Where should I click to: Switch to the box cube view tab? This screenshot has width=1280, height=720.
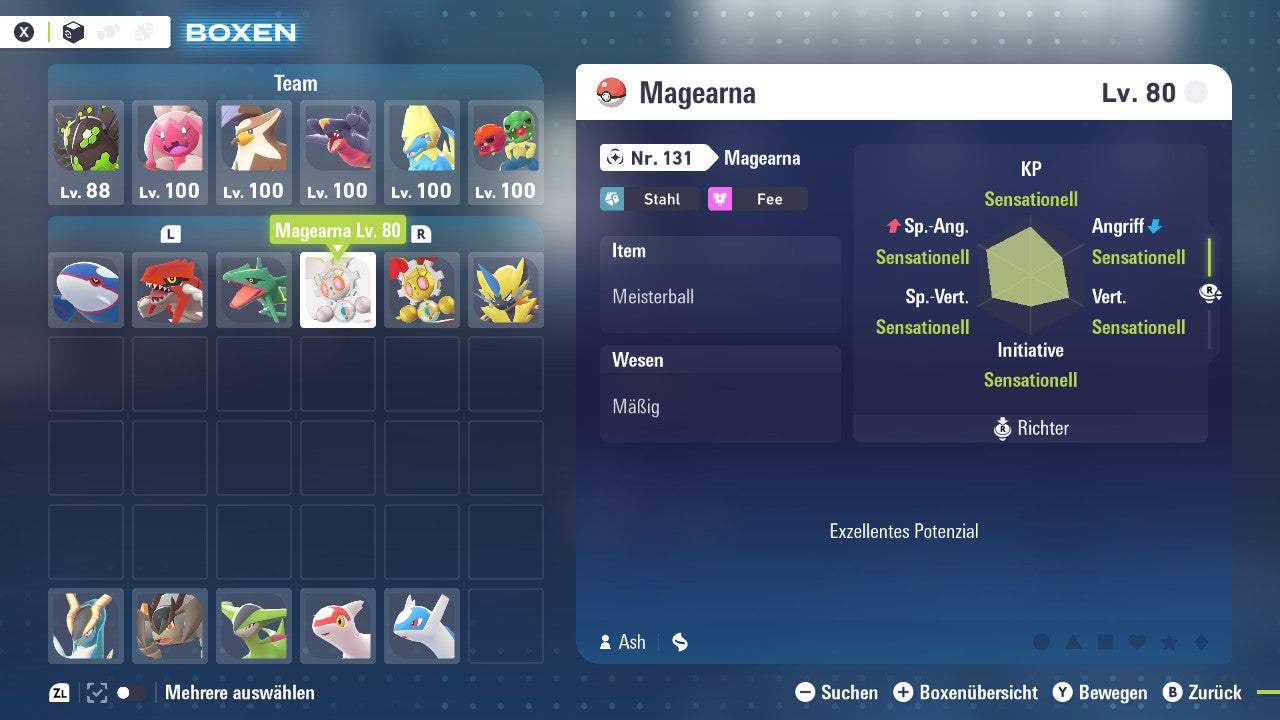pos(74,32)
